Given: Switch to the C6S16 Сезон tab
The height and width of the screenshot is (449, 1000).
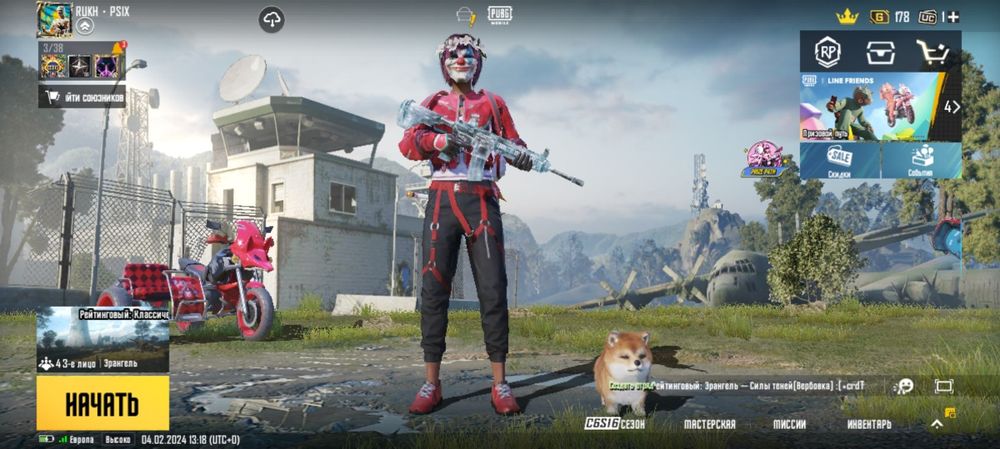Looking at the screenshot, I should tap(615, 424).
